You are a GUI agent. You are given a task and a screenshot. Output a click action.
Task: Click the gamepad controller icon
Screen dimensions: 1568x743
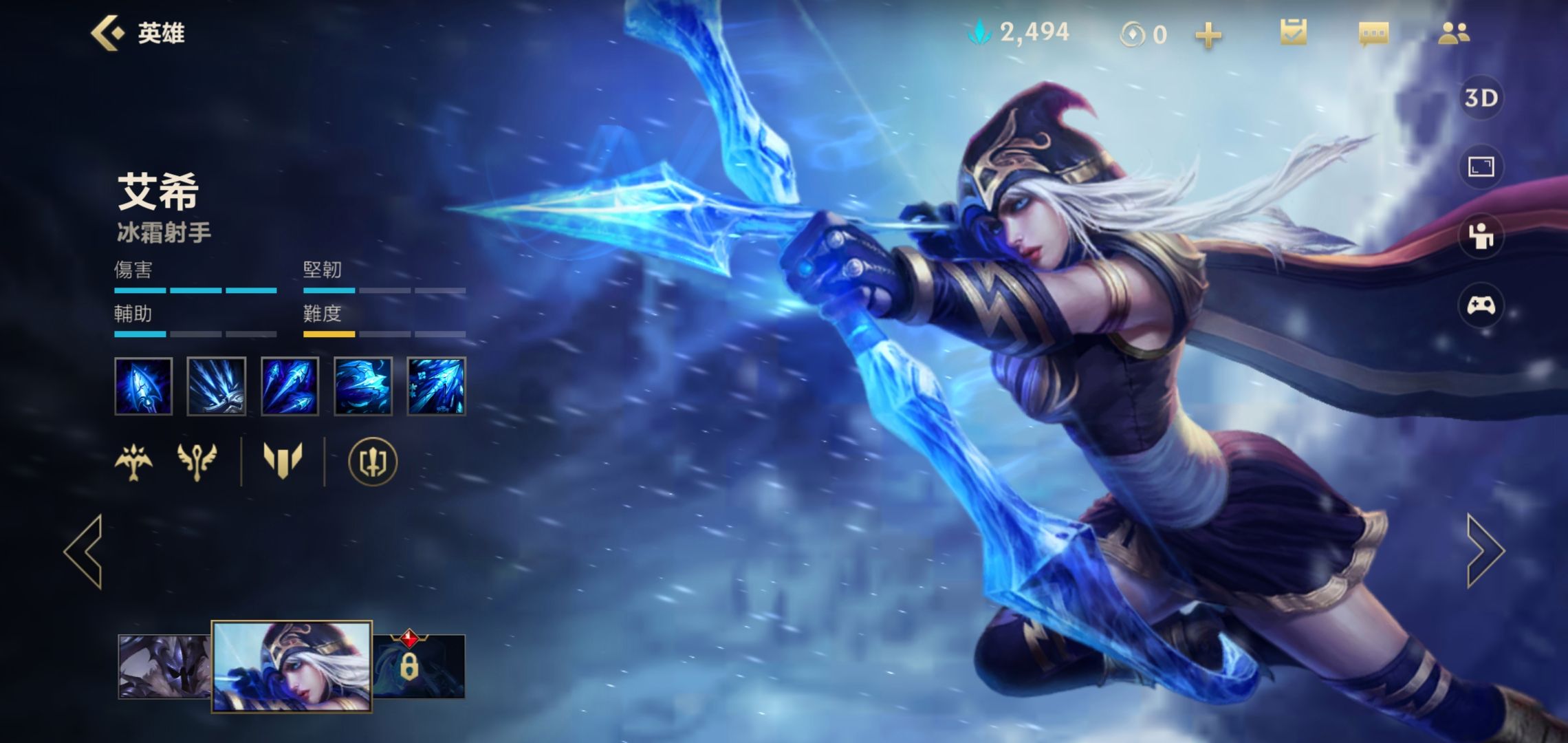pyautogui.click(x=1481, y=305)
